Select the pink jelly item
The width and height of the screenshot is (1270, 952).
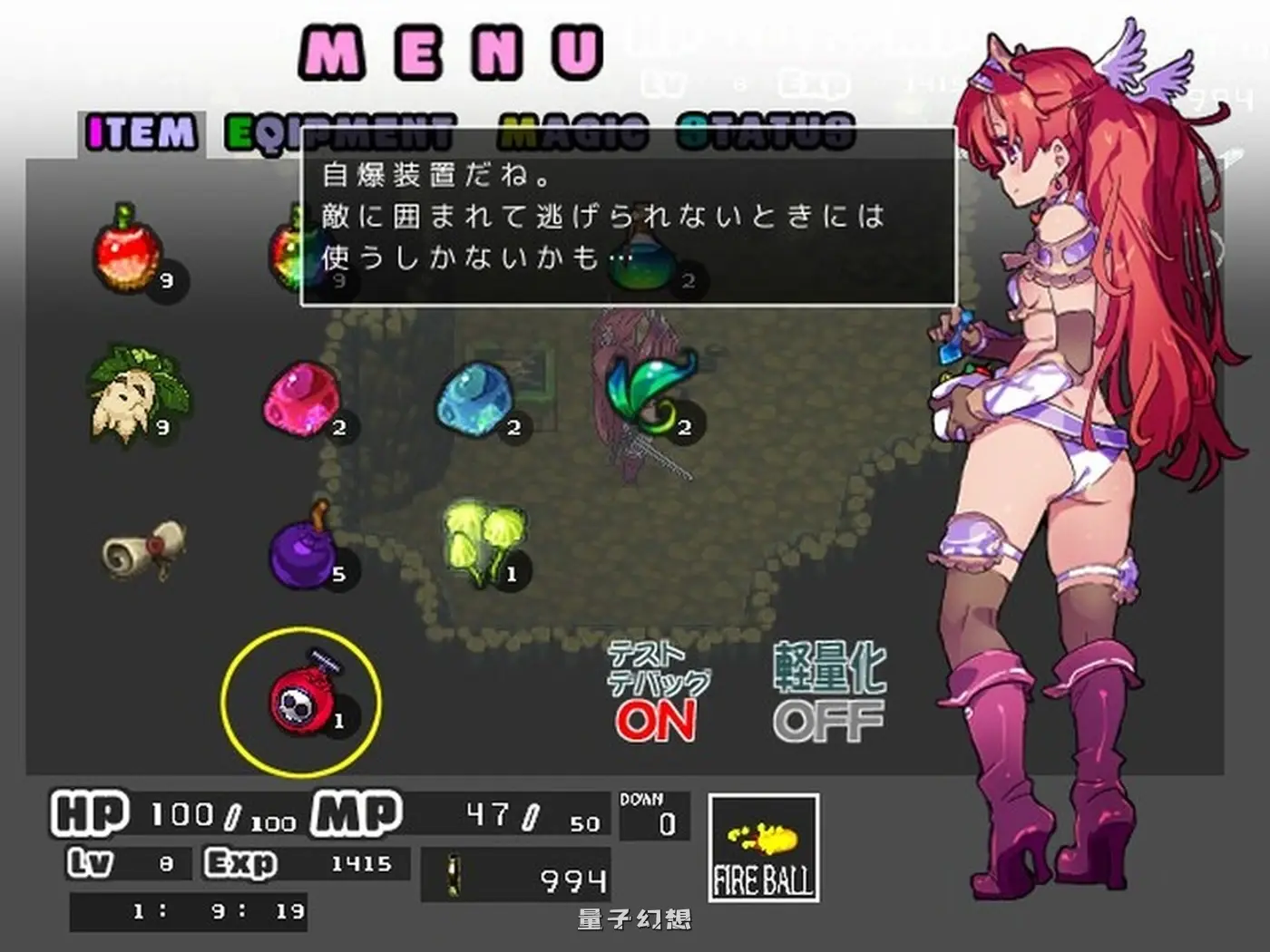tap(299, 399)
